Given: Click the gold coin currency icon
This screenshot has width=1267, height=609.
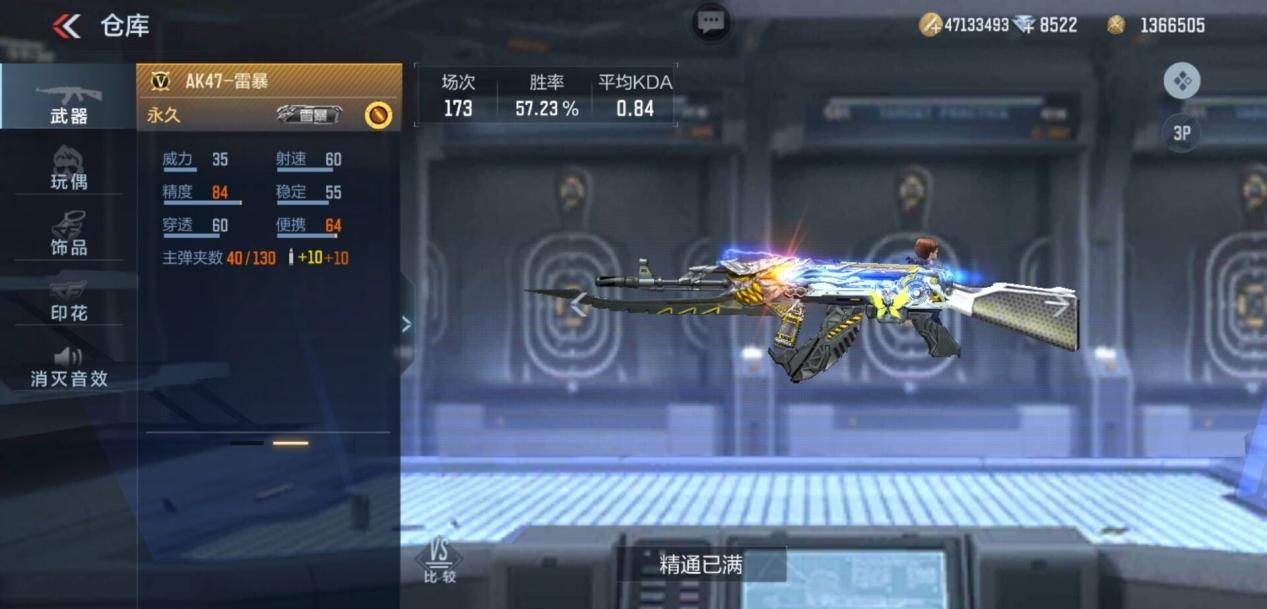Looking at the screenshot, I should click(1116, 25).
